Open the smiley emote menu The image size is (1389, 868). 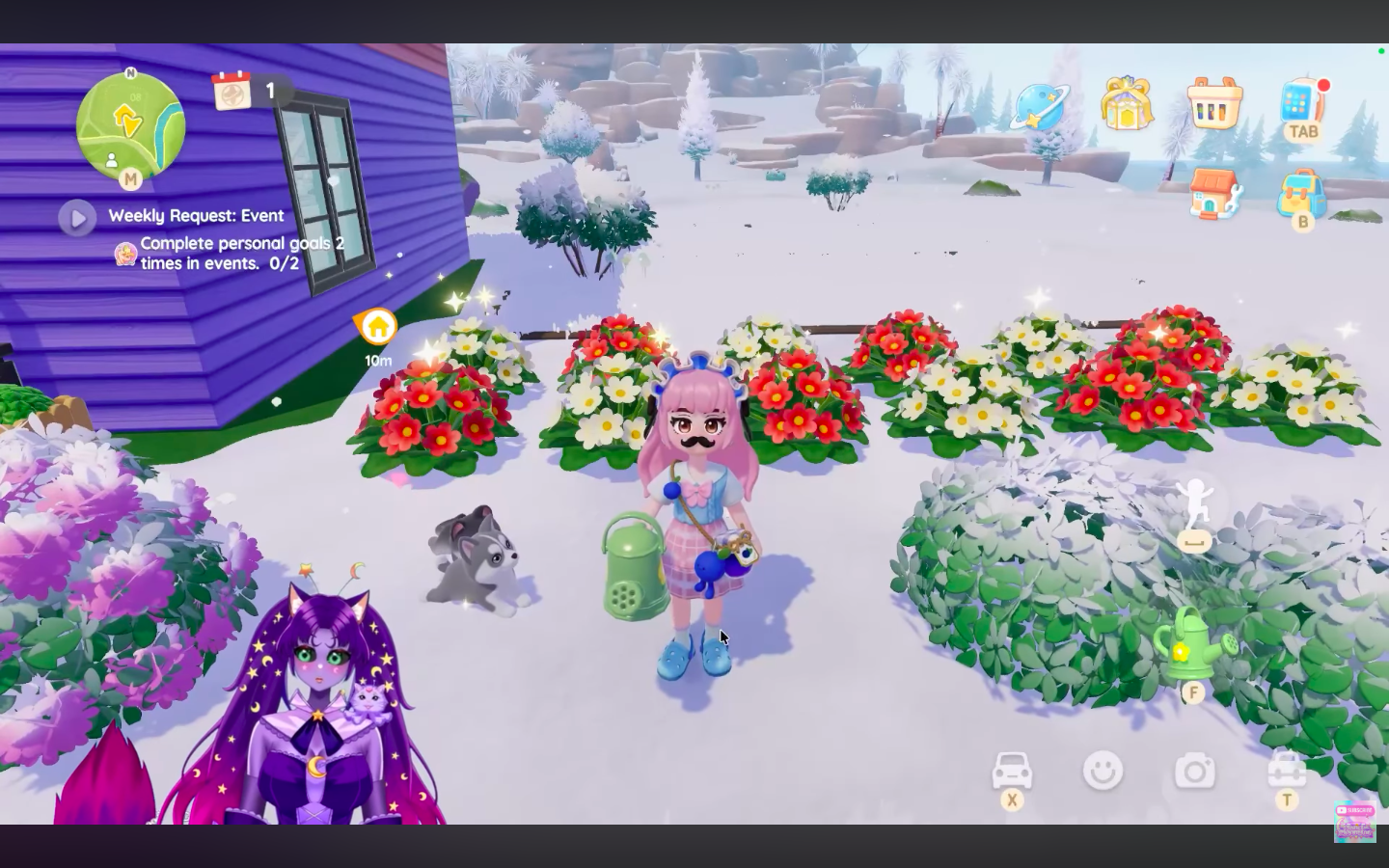pyautogui.click(x=1103, y=771)
